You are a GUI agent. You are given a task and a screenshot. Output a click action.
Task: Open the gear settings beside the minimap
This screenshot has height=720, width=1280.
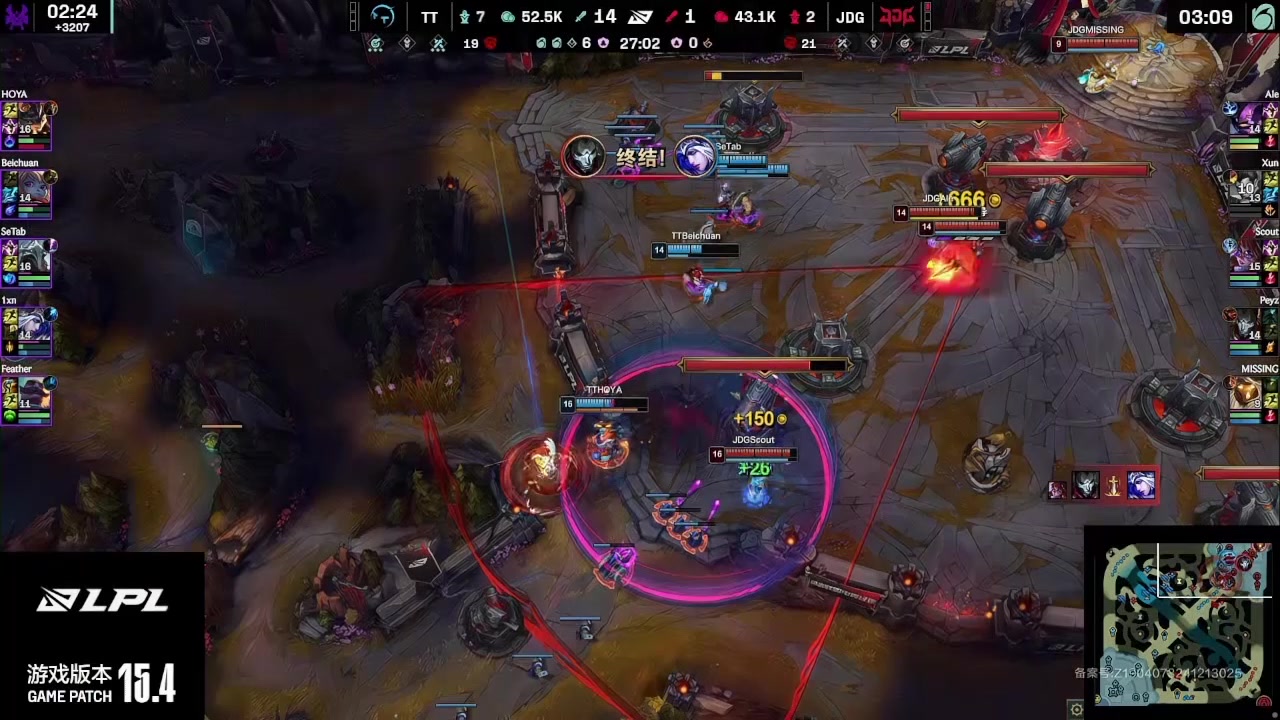(x=1076, y=710)
